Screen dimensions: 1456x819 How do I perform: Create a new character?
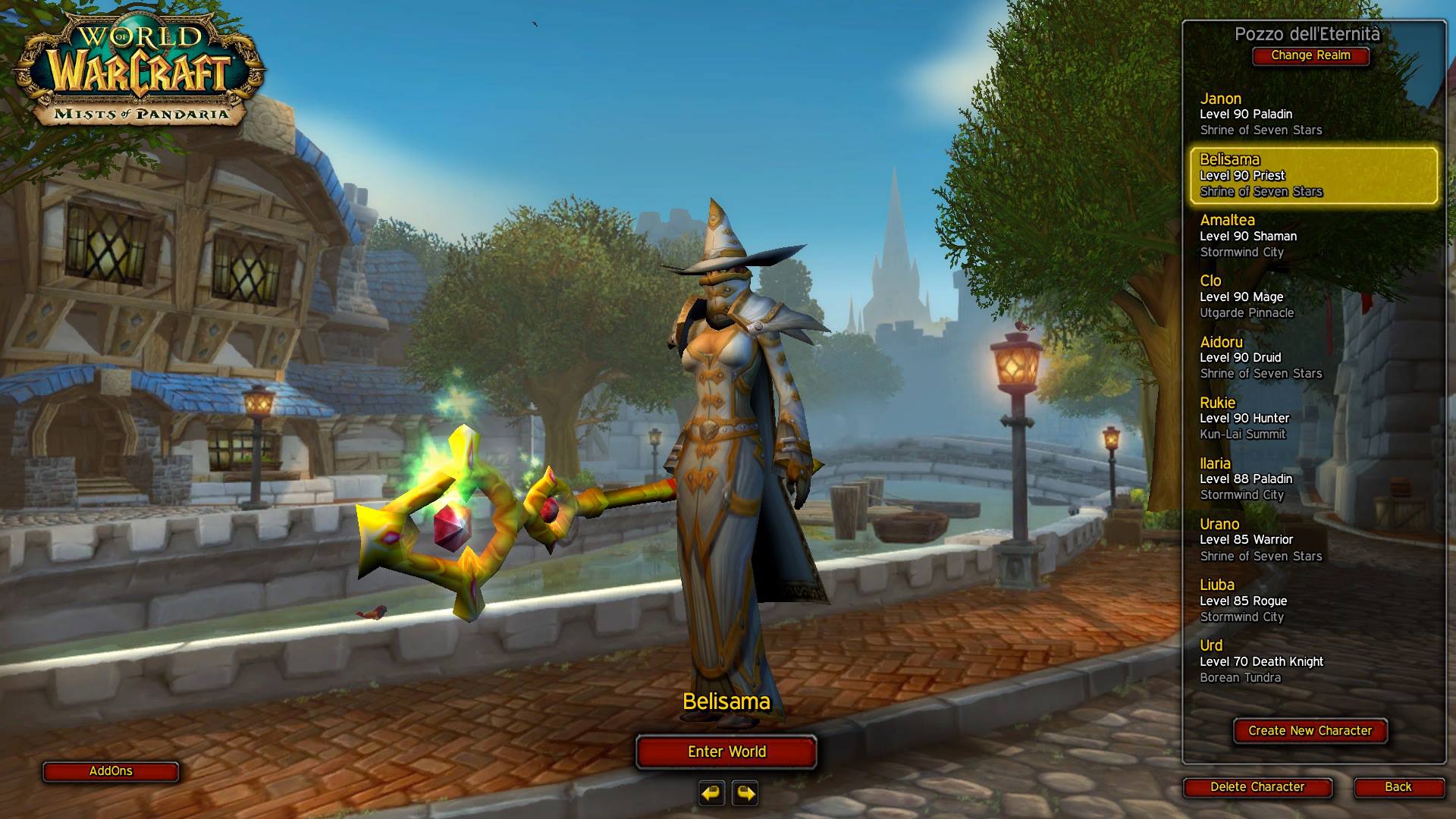point(1310,731)
